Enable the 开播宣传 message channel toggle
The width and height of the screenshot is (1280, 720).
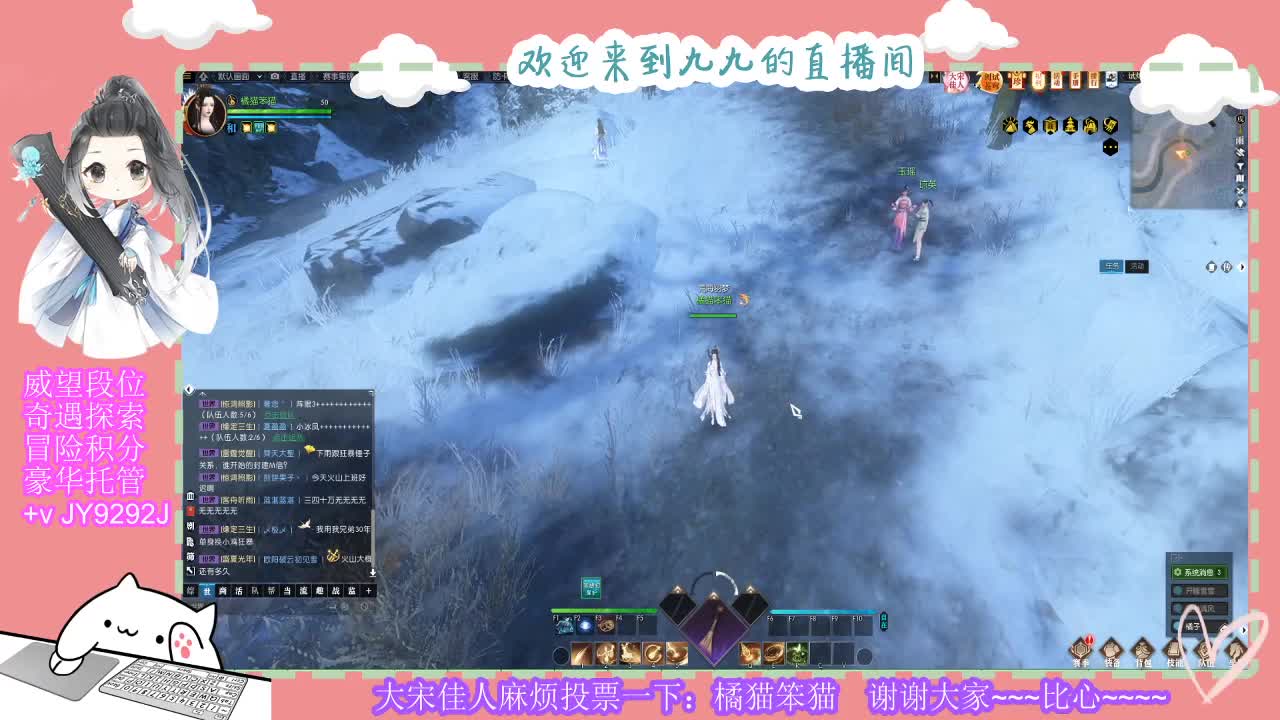(1200, 590)
